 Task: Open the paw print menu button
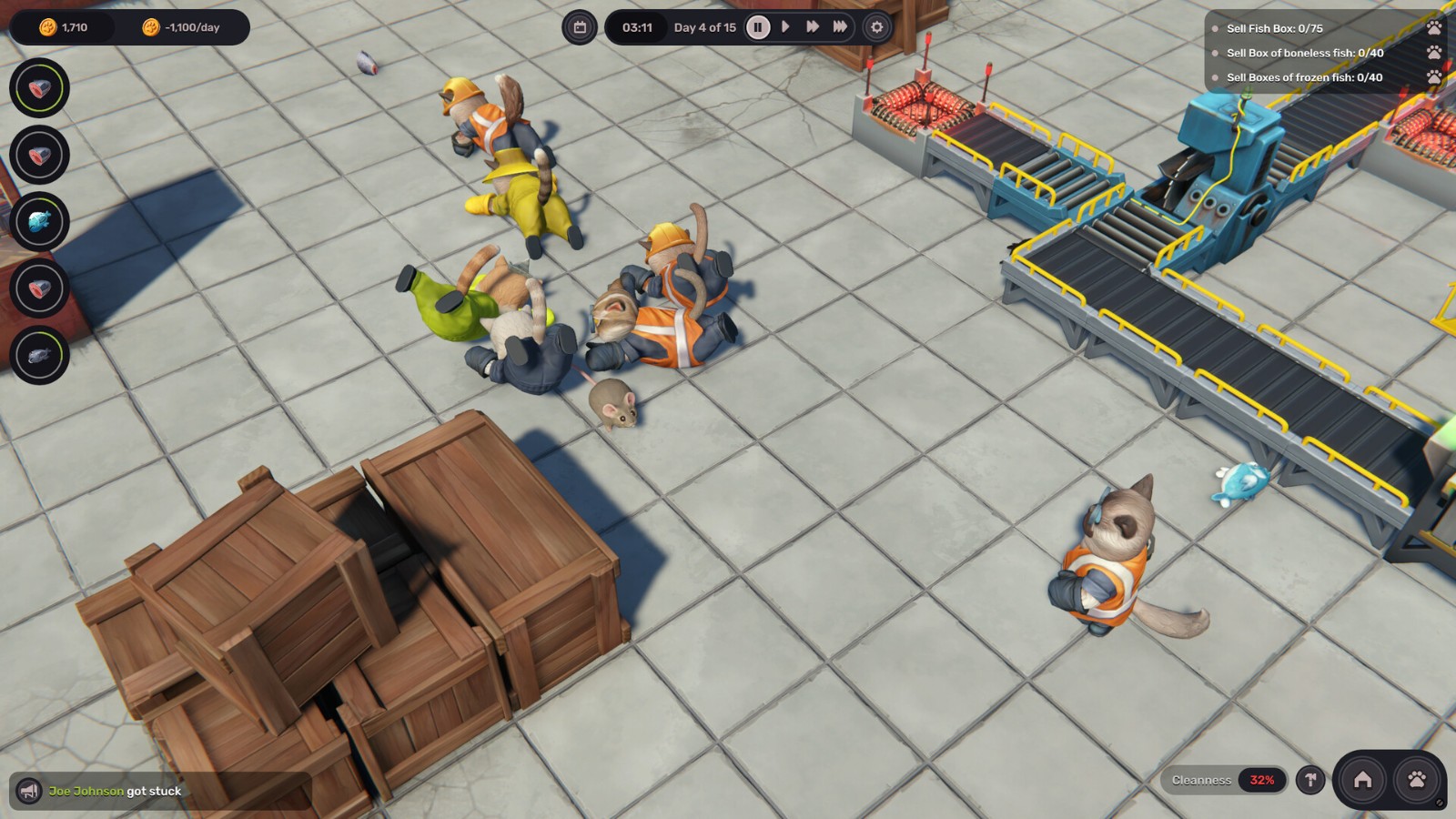point(1417,780)
